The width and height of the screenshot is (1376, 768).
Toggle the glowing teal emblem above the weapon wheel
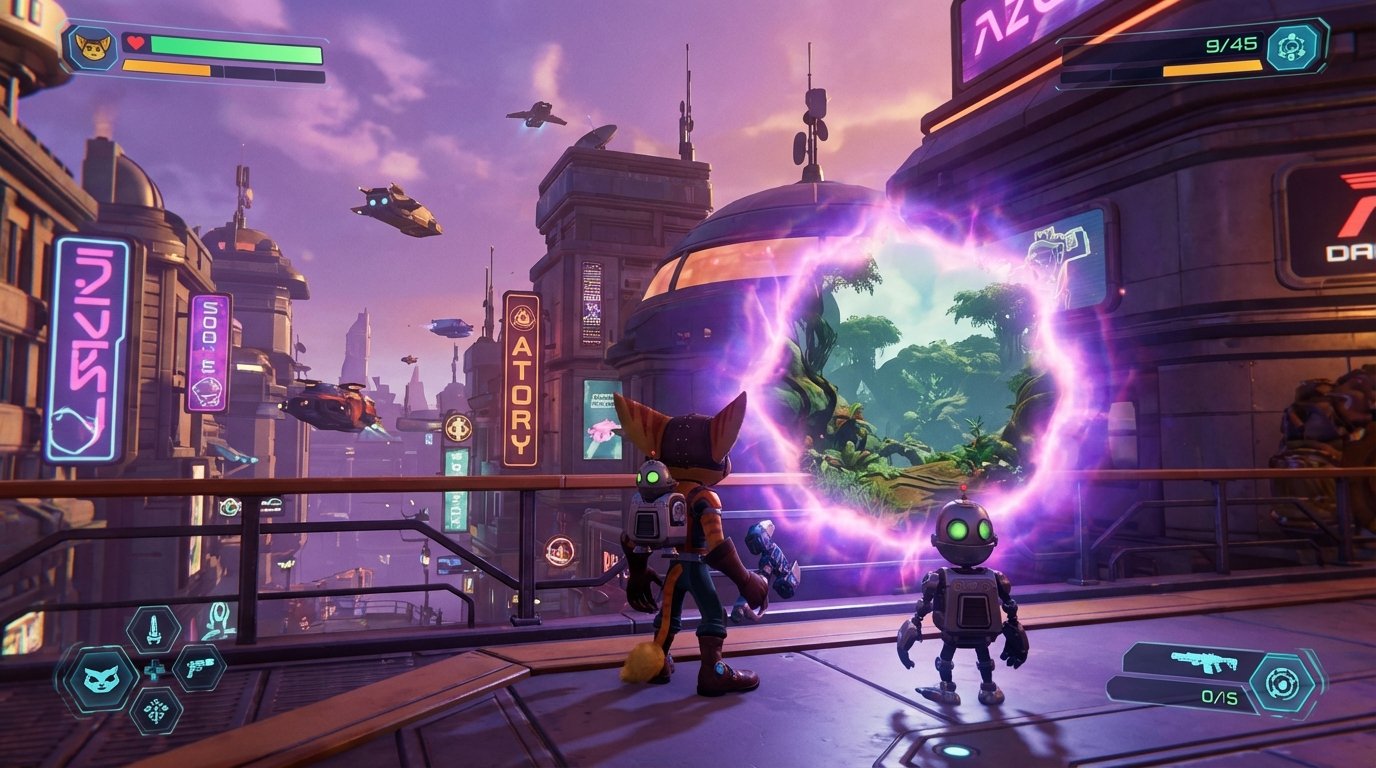(x=219, y=622)
